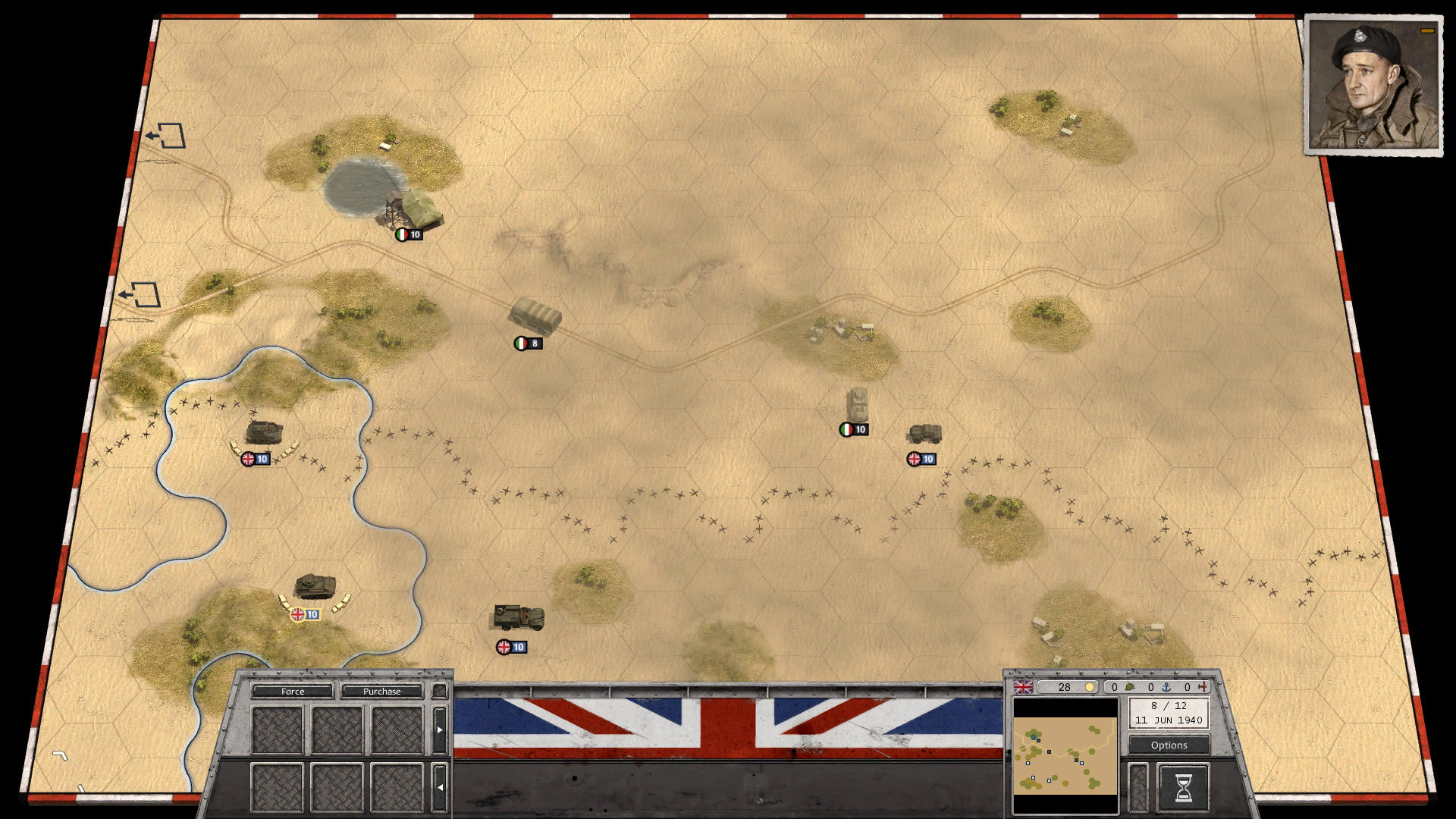Click the yellow resource coin icon
This screenshot has width=1456, height=819.
point(1090,686)
